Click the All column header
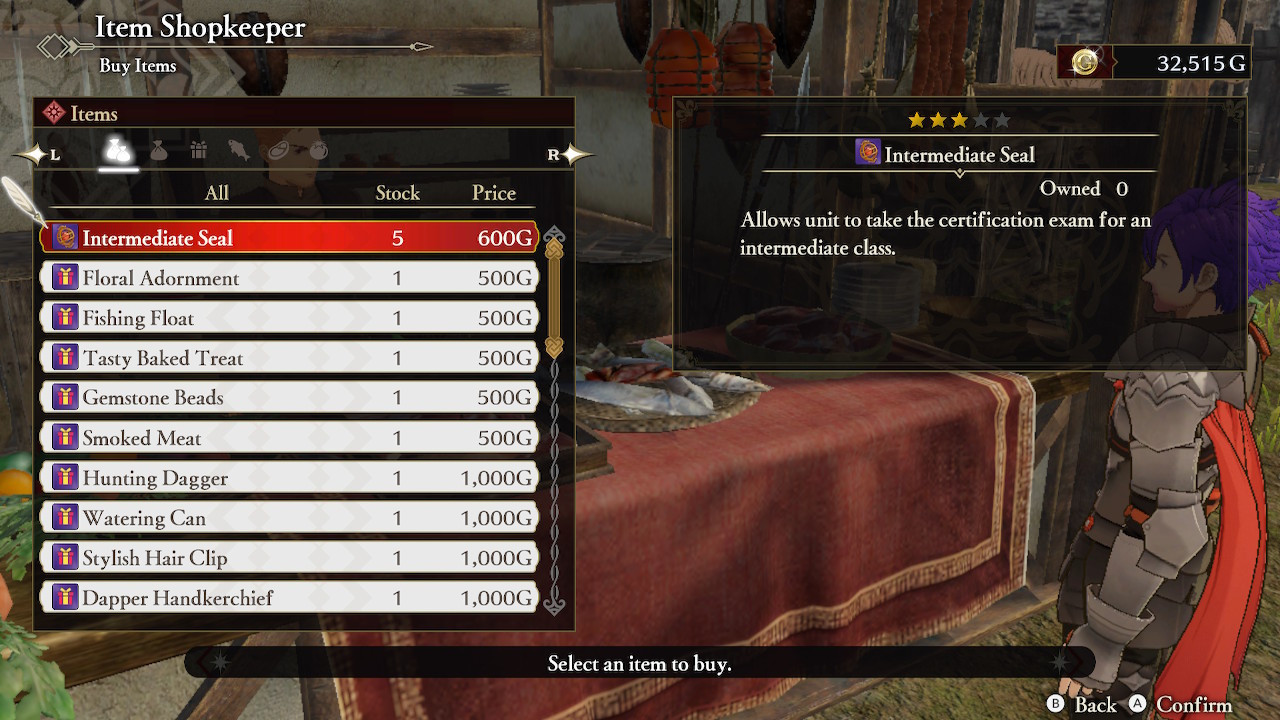The height and width of the screenshot is (720, 1280). click(x=216, y=193)
